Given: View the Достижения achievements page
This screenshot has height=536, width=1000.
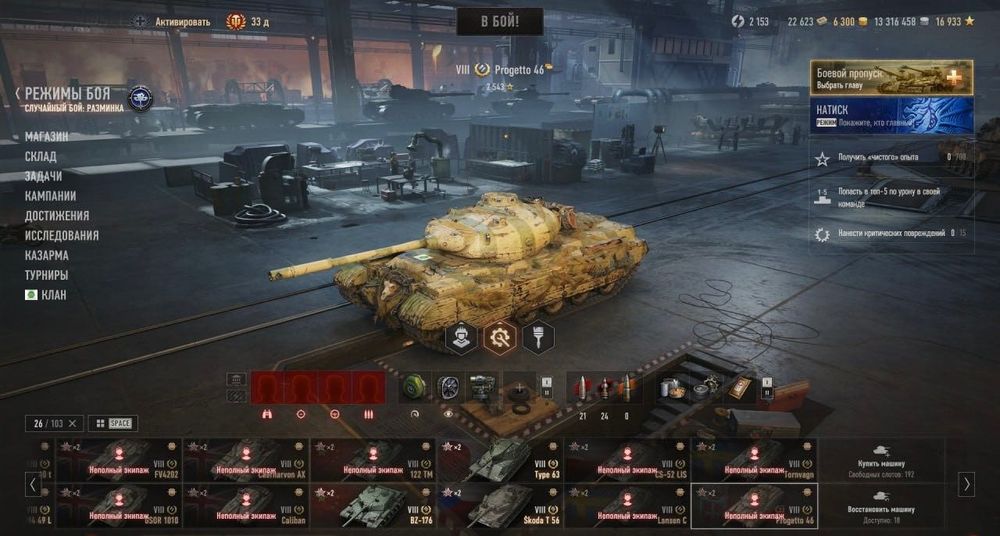Looking at the screenshot, I should coord(57,216).
